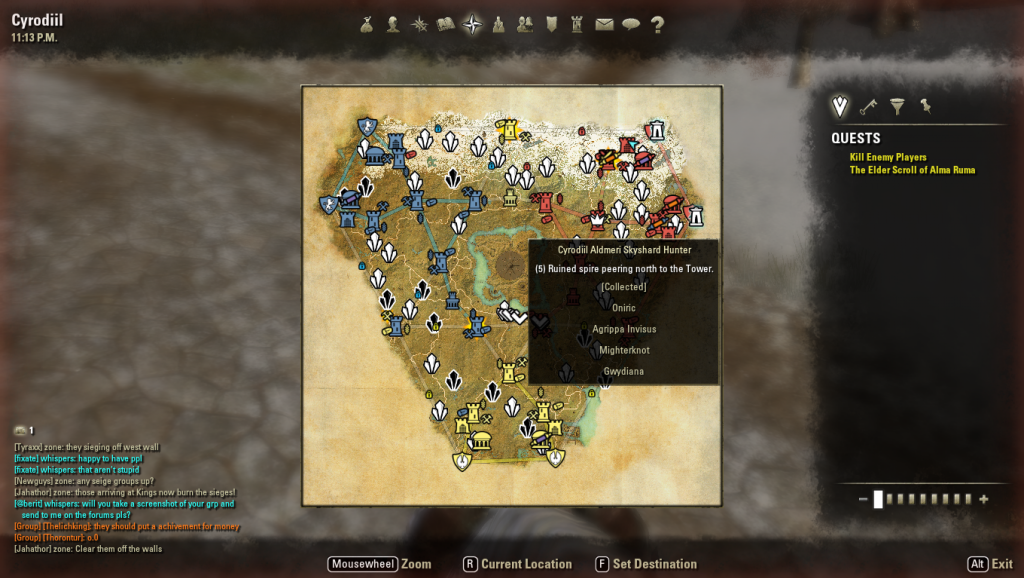Switch to the pushpin locations tab
Image resolution: width=1024 pixels, height=578 pixels.
[x=925, y=106]
